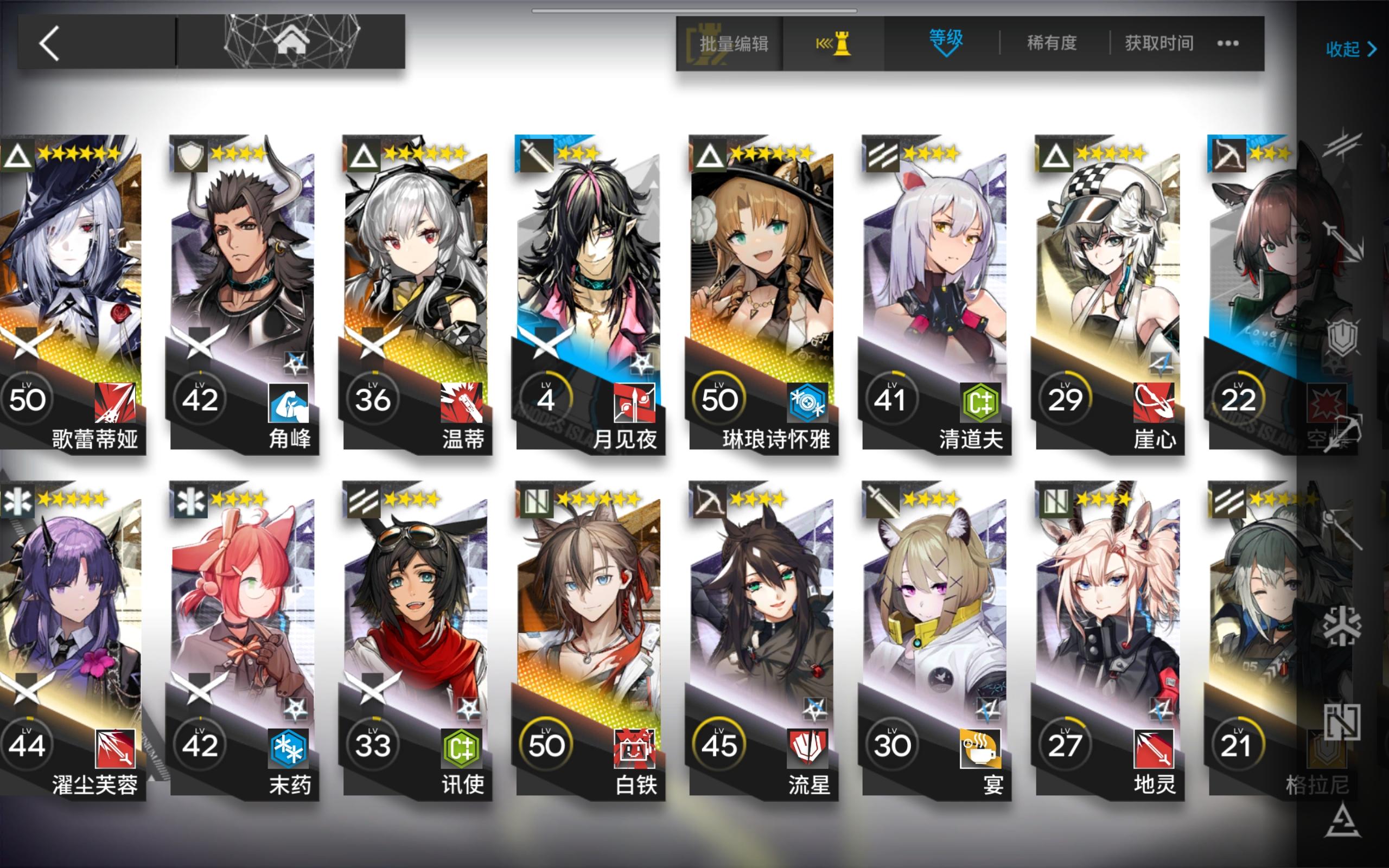
Task: Collapse the panel via 收起 control
Action: pos(1352,50)
